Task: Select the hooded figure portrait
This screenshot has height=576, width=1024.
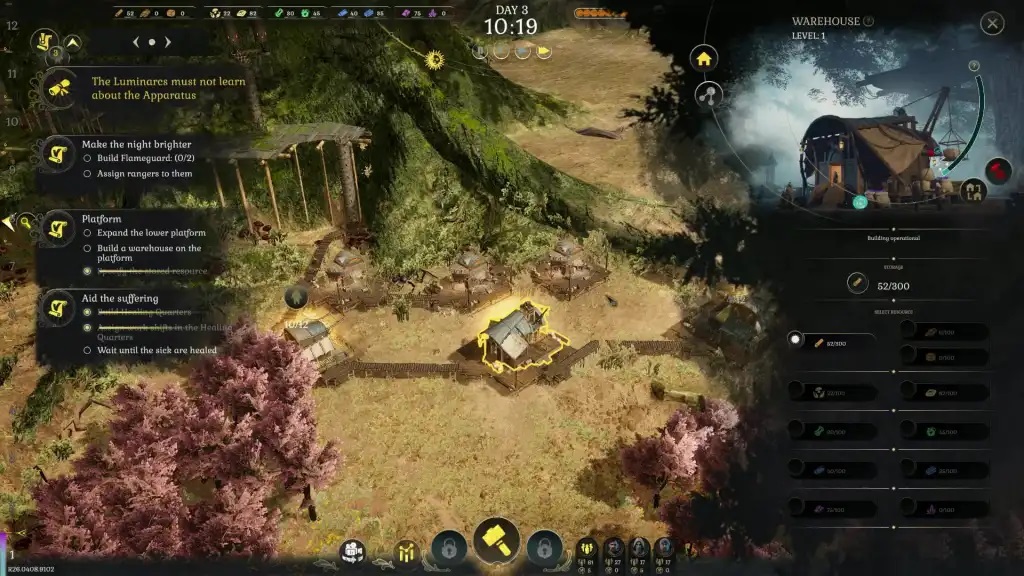Action: pos(638,547)
